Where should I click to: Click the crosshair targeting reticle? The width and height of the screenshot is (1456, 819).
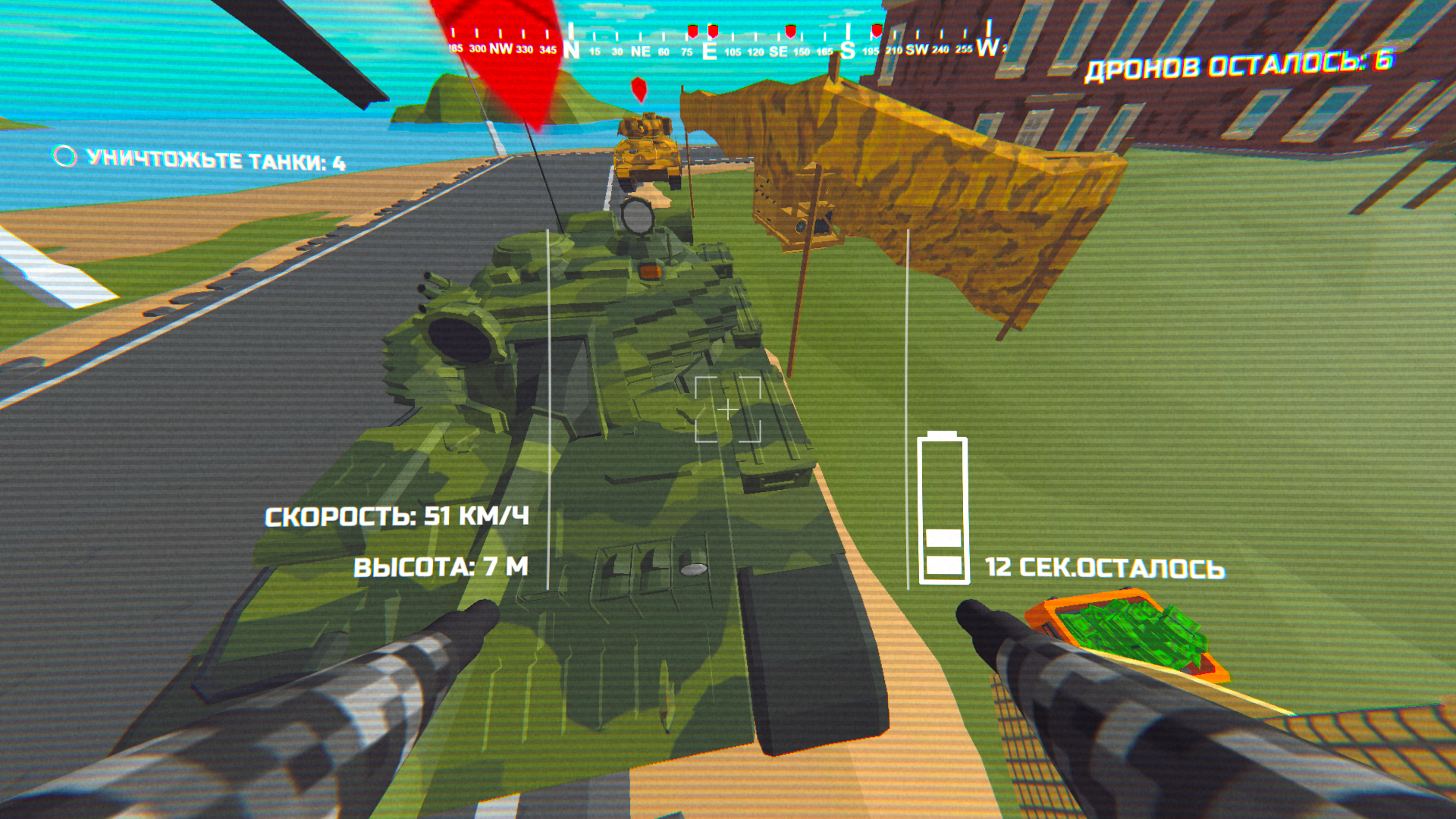(x=727, y=409)
